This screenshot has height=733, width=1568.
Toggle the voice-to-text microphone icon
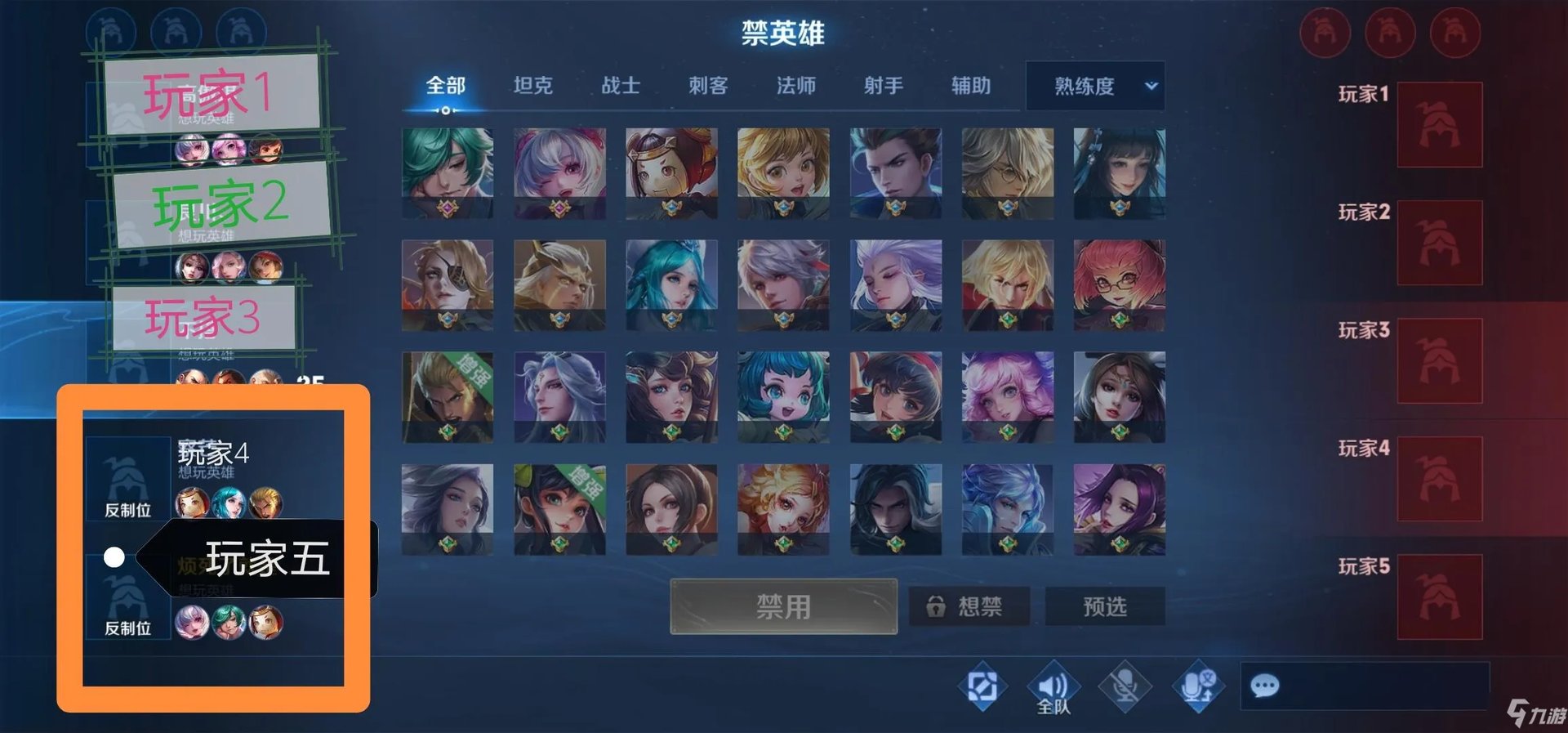coord(1199,685)
